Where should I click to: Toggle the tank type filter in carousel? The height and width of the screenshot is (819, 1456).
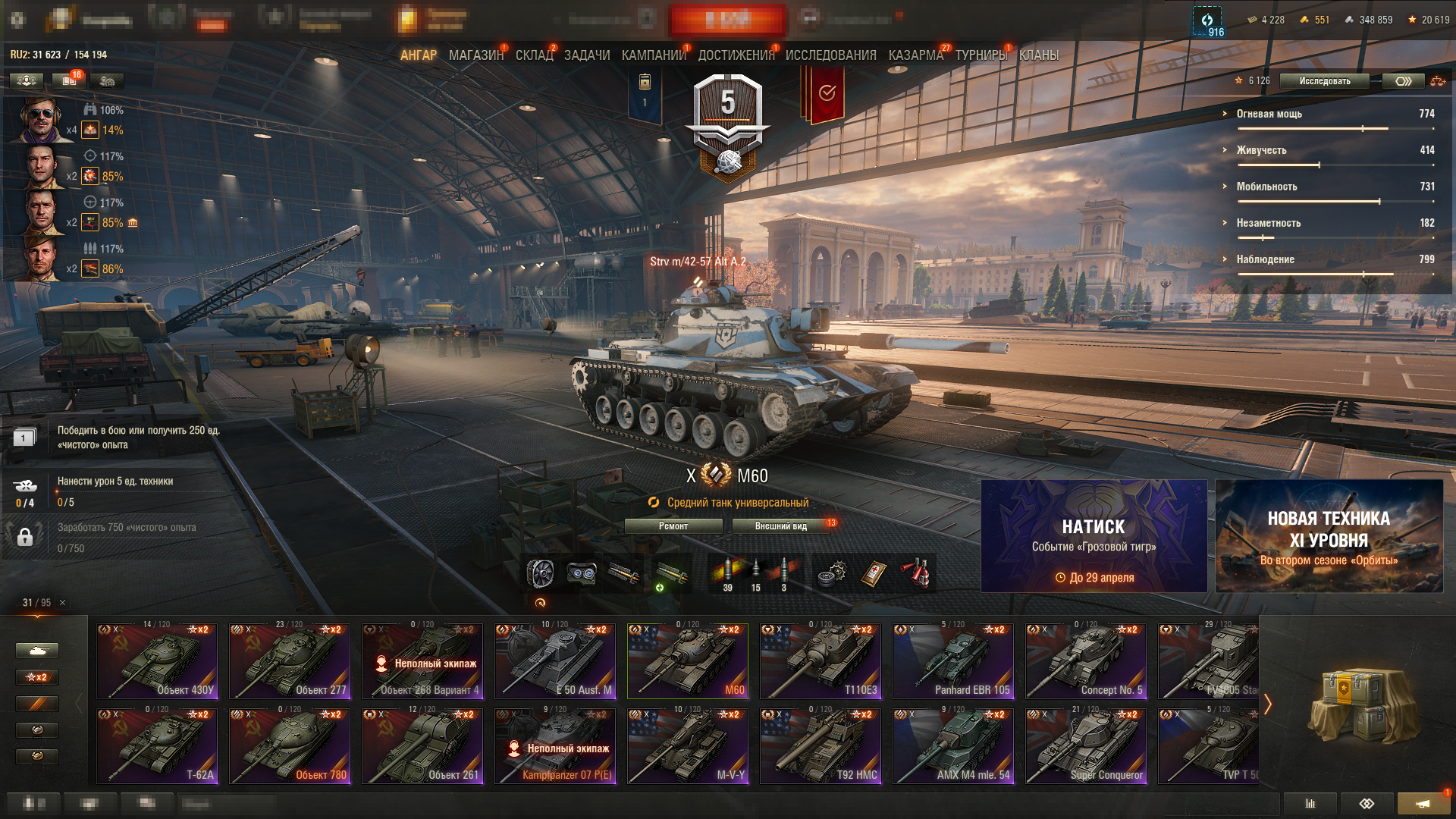pyautogui.click(x=36, y=651)
